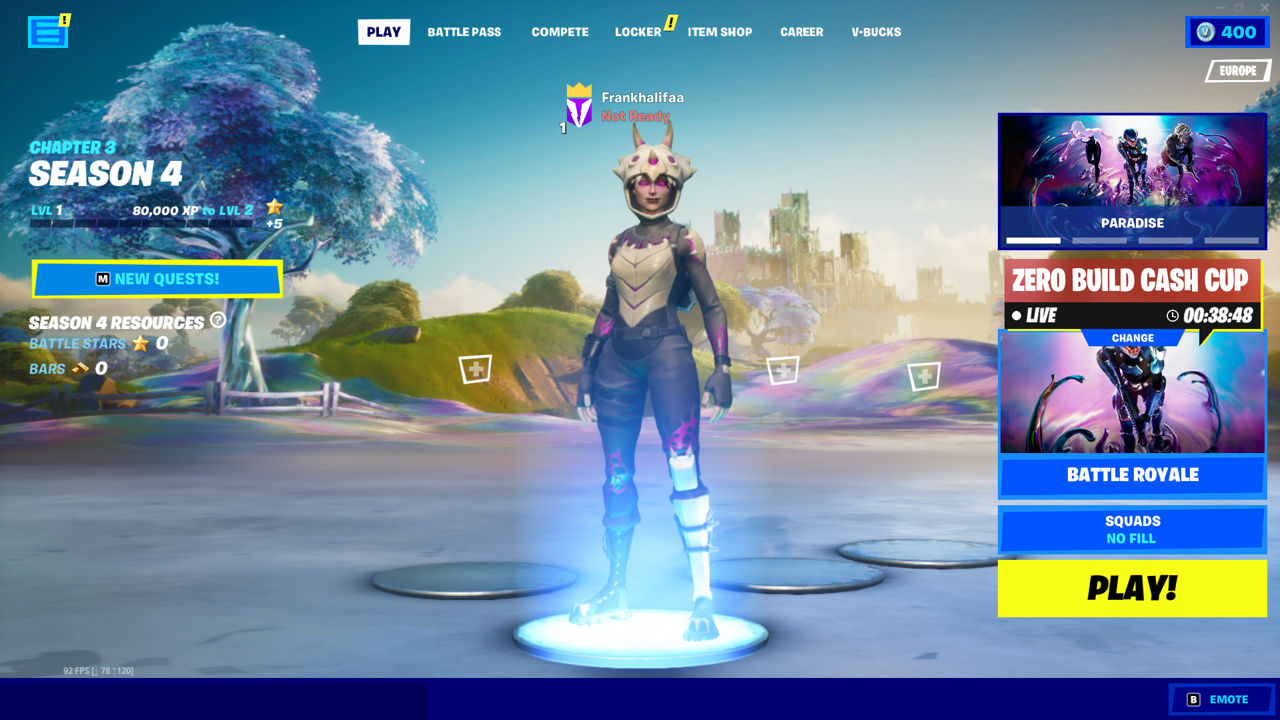Change the EUROPE region selector

(1237, 71)
